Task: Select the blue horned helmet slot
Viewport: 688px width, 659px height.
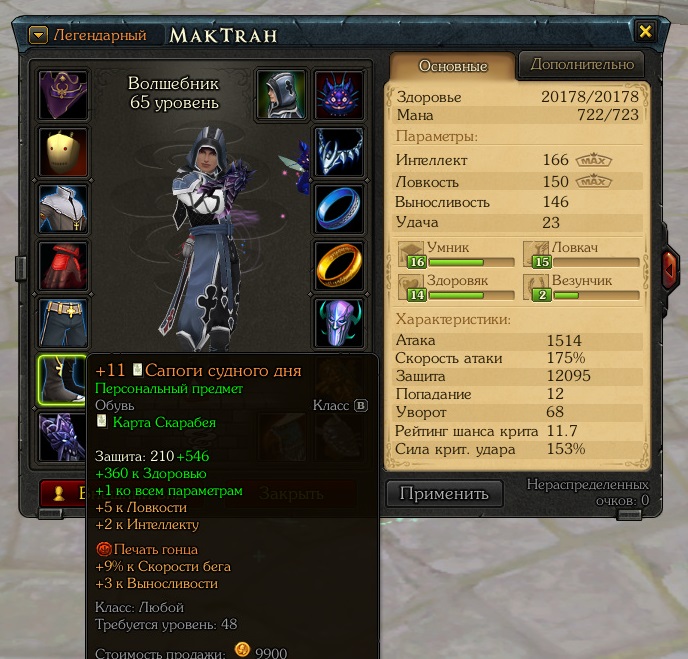Action: pyautogui.click(x=340, y=323)
